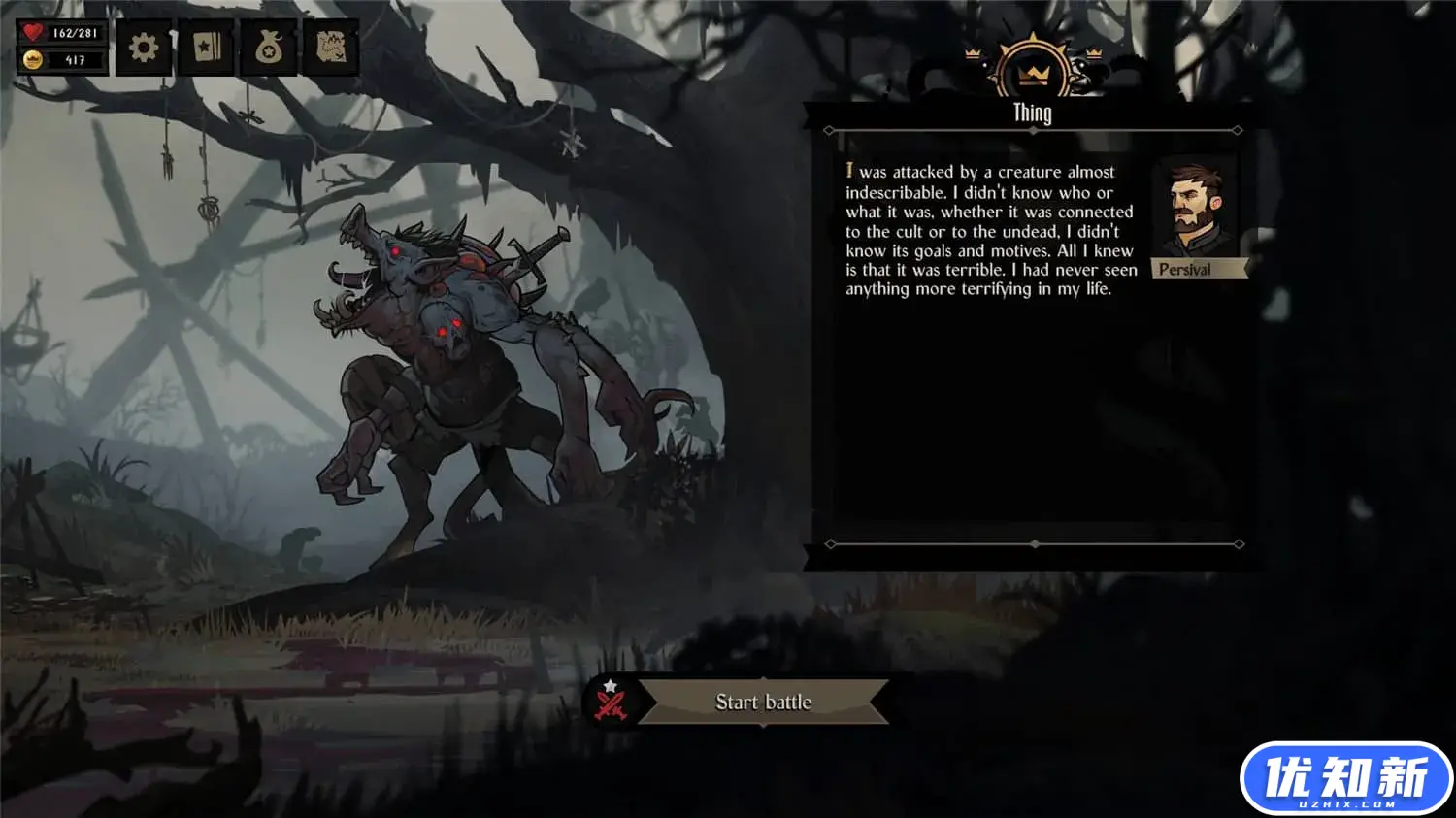Click the Start battle button
This screenshot has width=1456, height=818.
763,702
